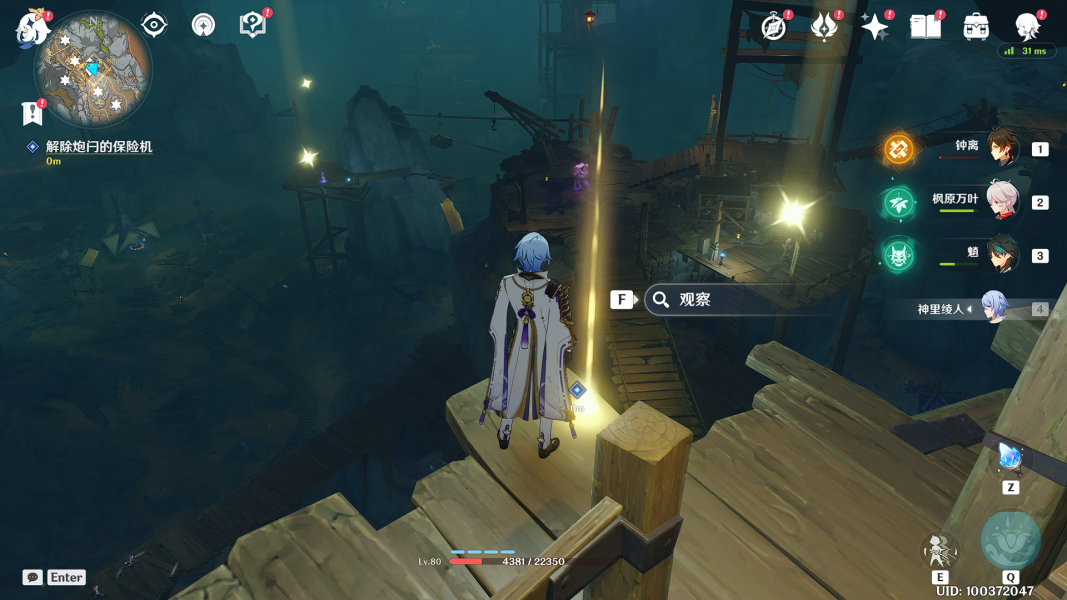The height and width of the screenshot is (600, 1067).
Task: Open the Paimon main menu
Action: click(x=32, y=28)
